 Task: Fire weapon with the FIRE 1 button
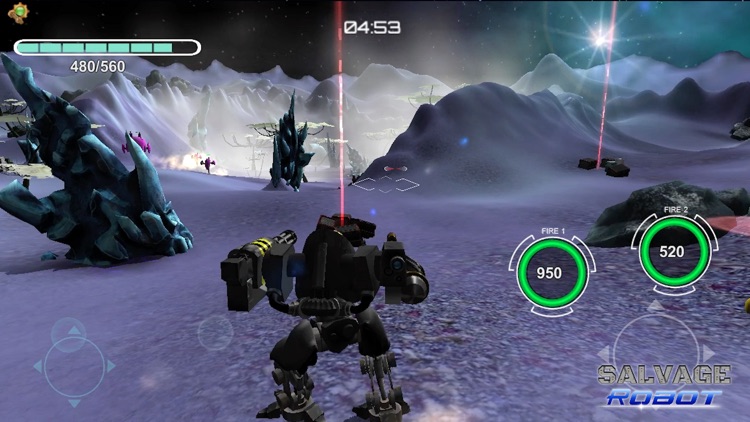(x=549, y=272)
